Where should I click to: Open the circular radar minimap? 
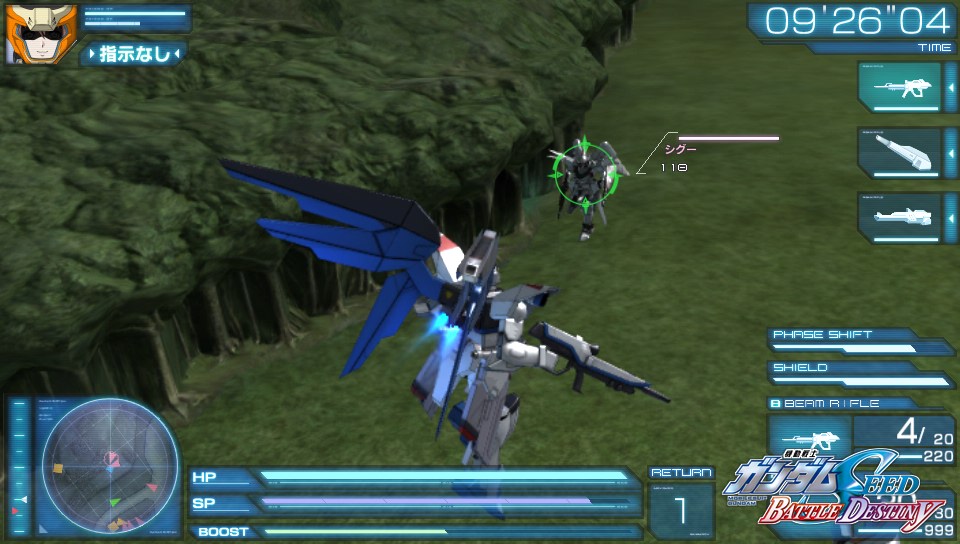tap(109, 466)
